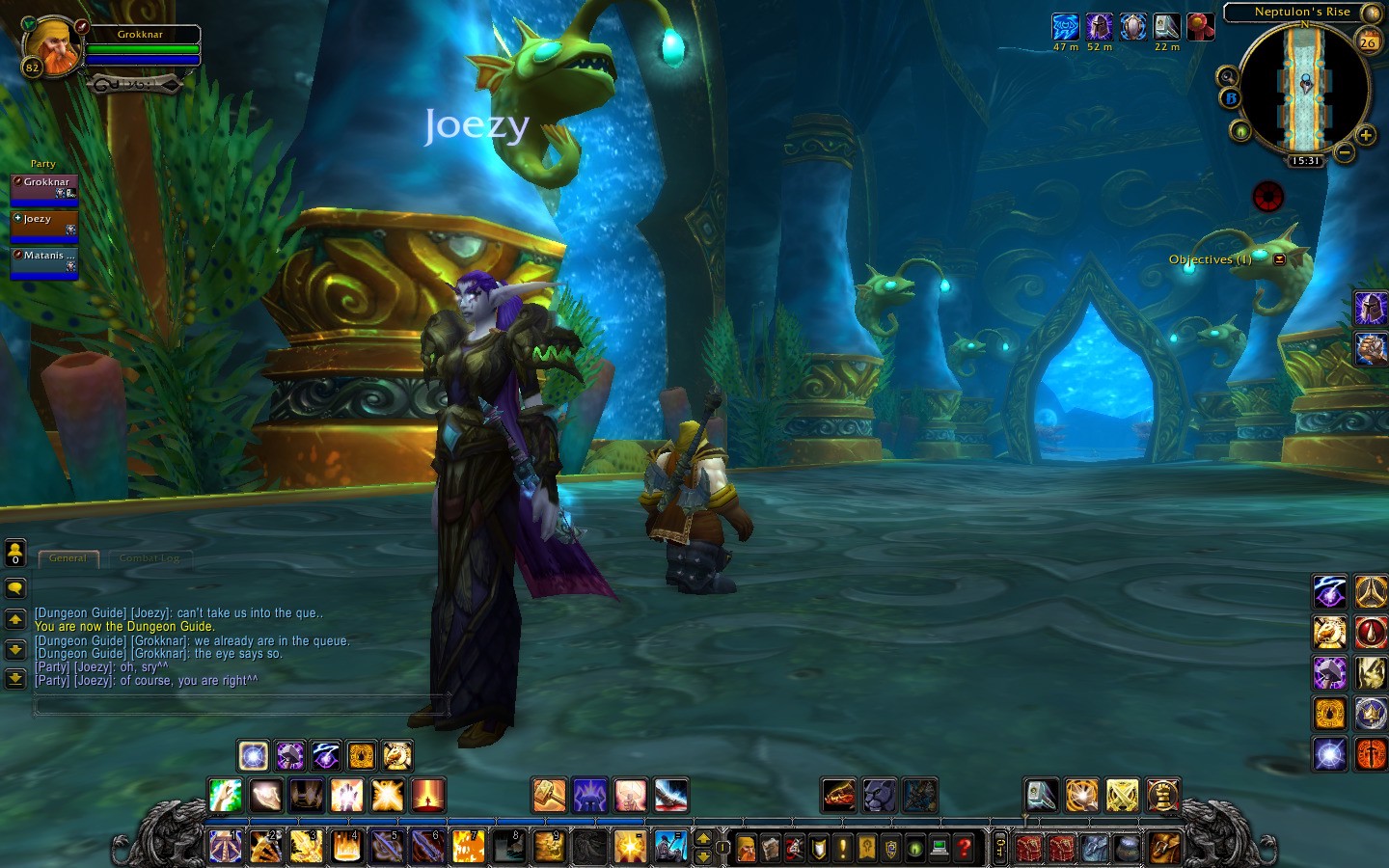Open the calendar showing day 26
Screen dimensions: 1389x868
point(1368,41)
